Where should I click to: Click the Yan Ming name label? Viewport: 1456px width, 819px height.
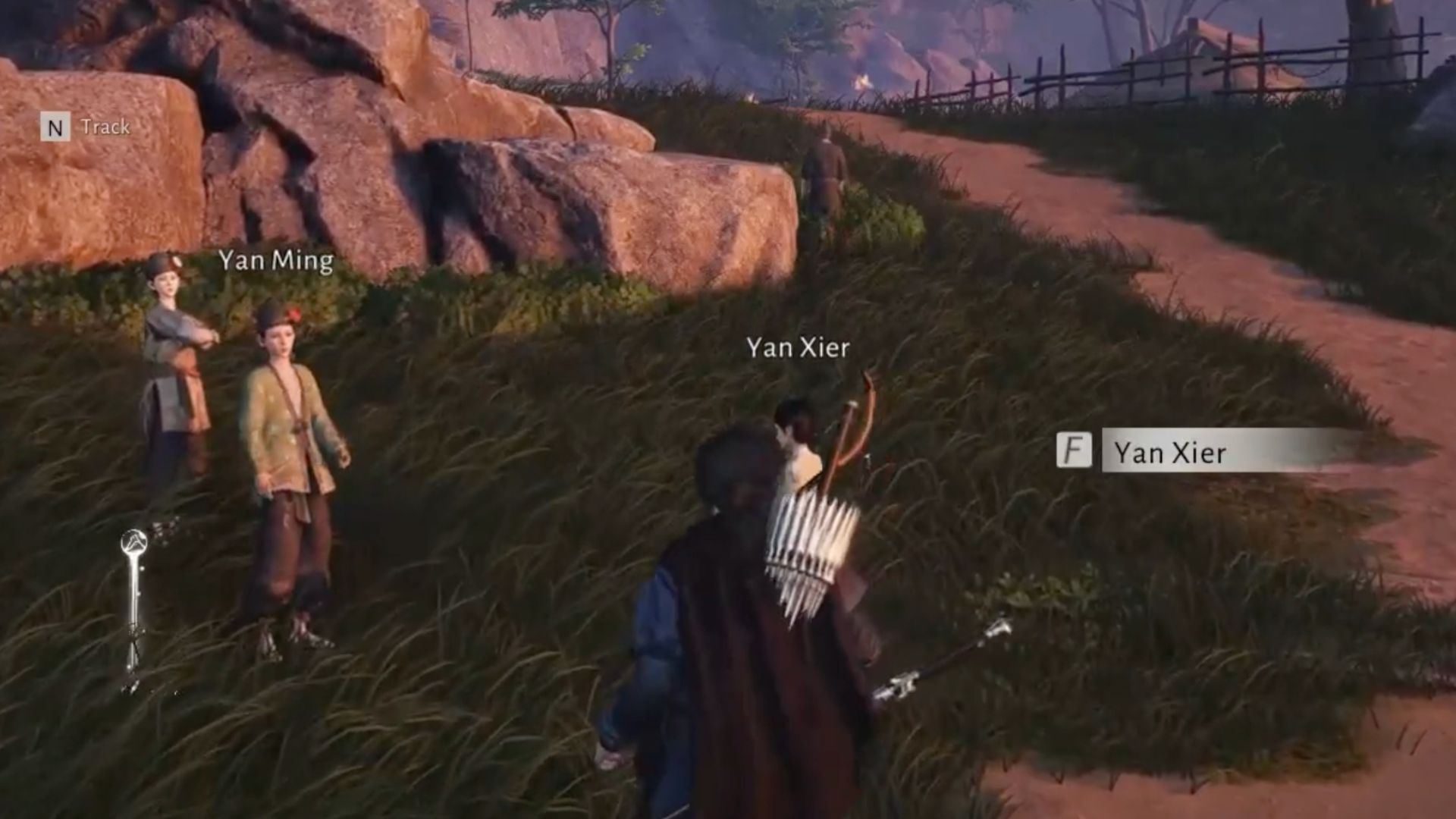point(276,262)
